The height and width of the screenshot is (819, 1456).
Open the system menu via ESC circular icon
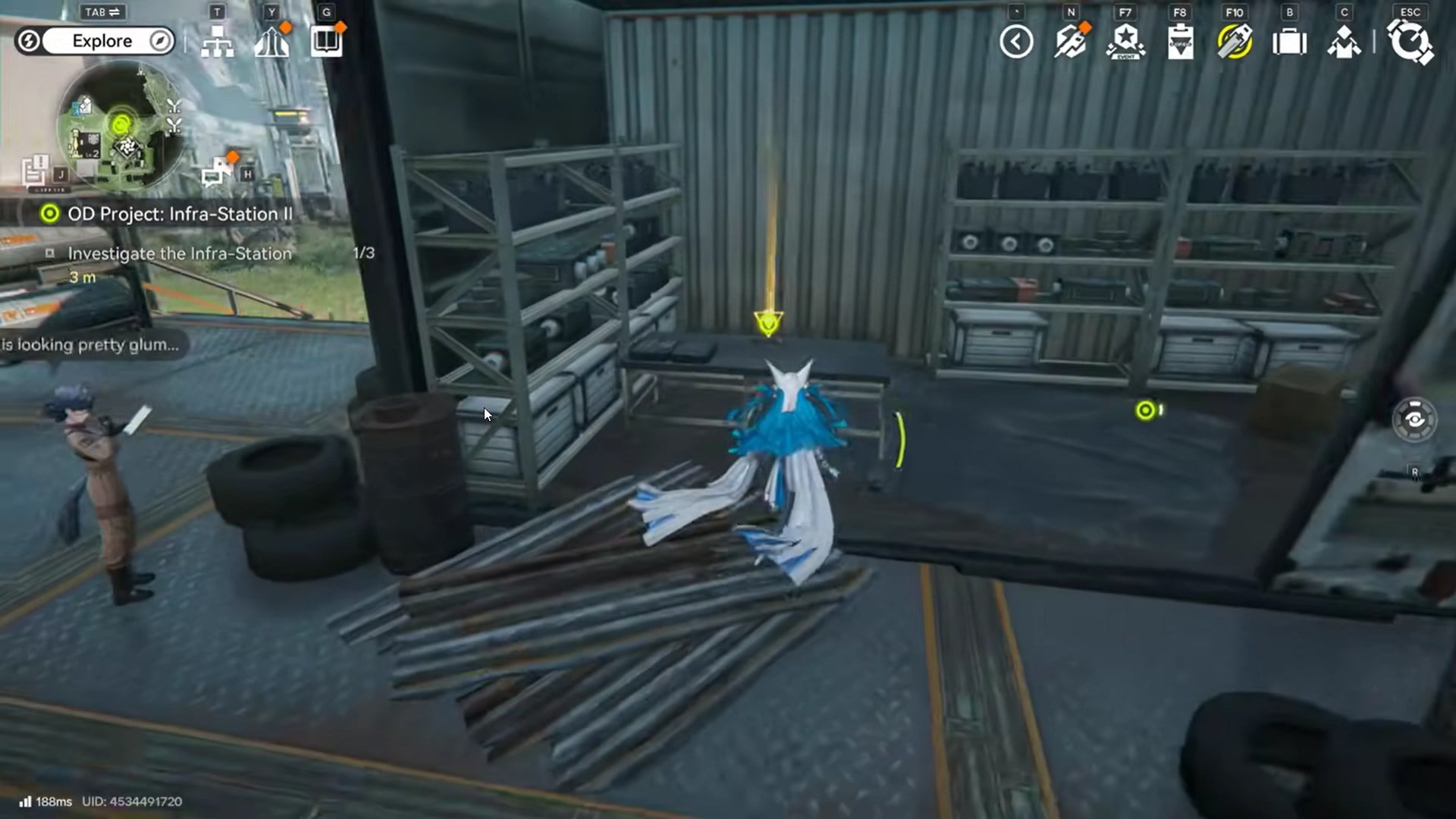click(x=1409, y=43)
